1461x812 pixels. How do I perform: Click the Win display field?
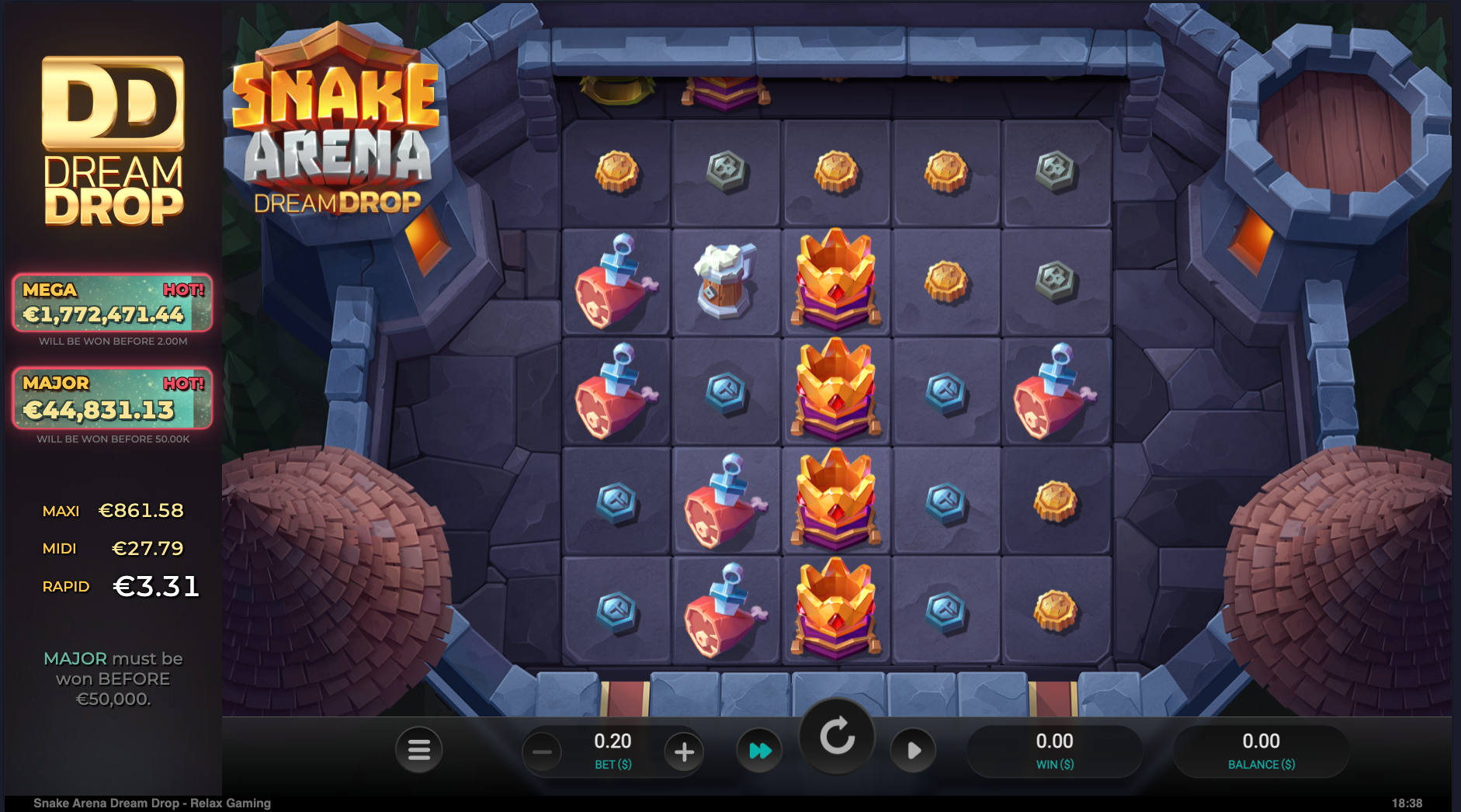1055,750
